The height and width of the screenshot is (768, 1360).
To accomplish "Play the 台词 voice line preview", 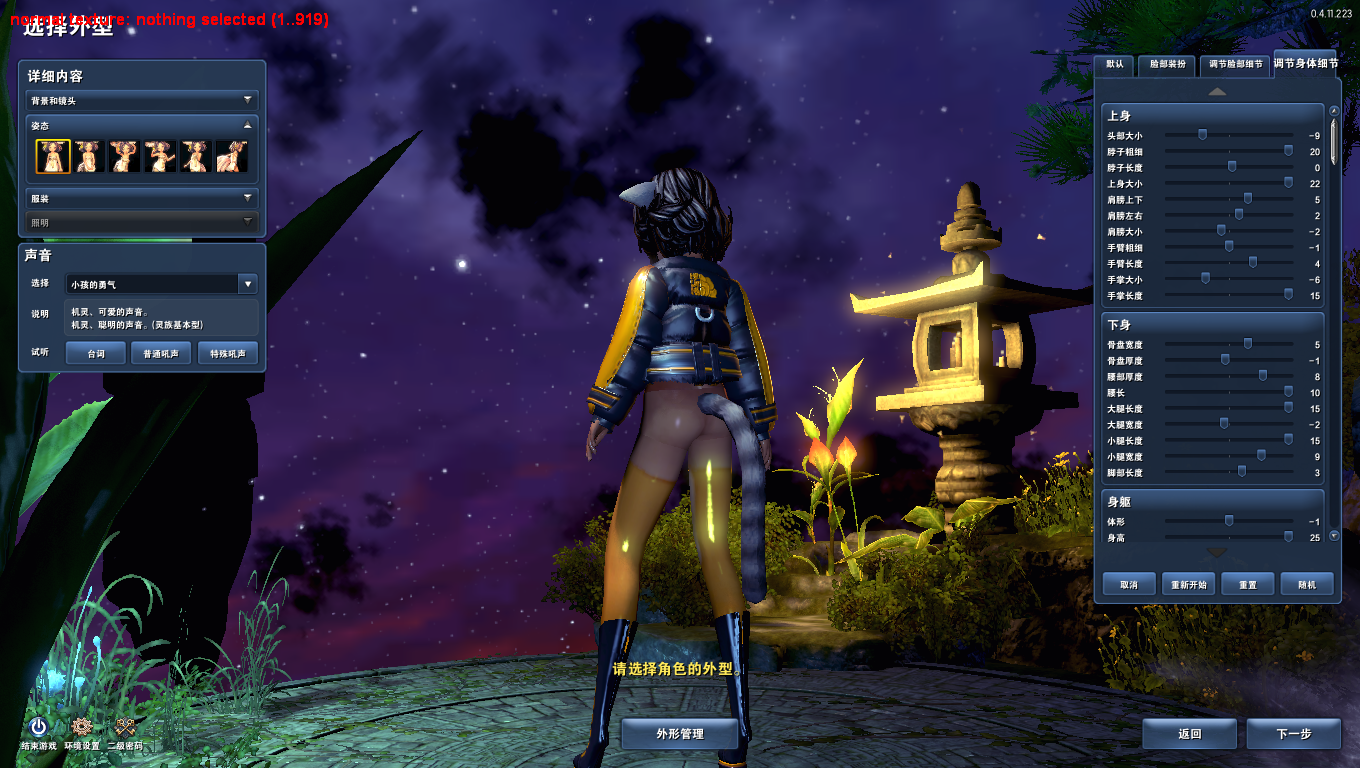I will click(x=96, y=353).
